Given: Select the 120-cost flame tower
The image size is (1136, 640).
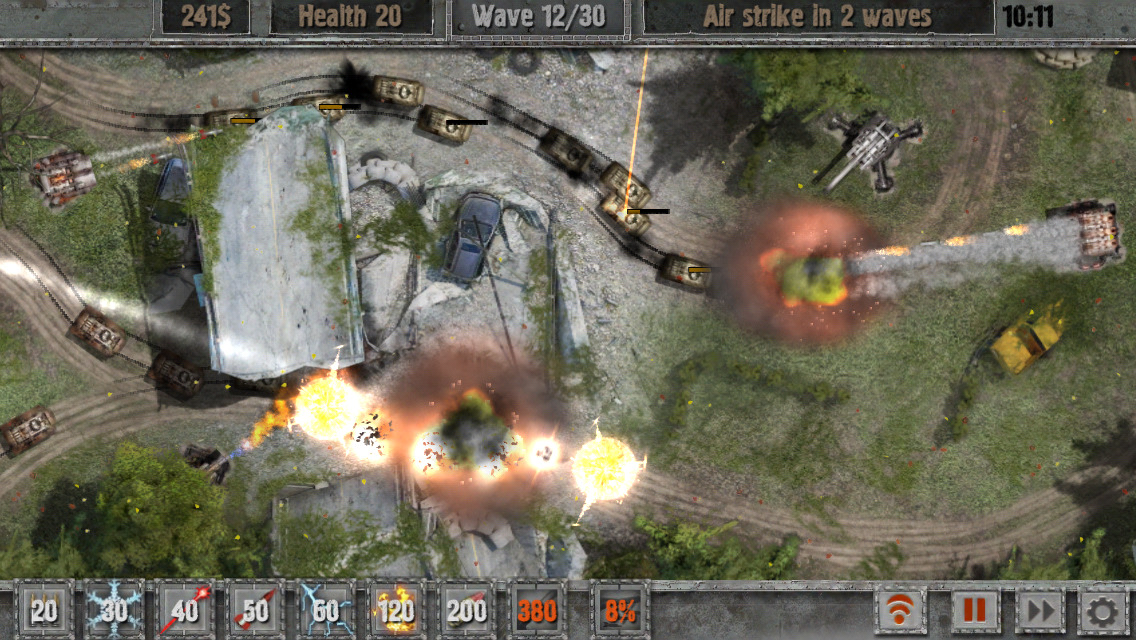Looking at the screenshot, I should pos(397,610).
